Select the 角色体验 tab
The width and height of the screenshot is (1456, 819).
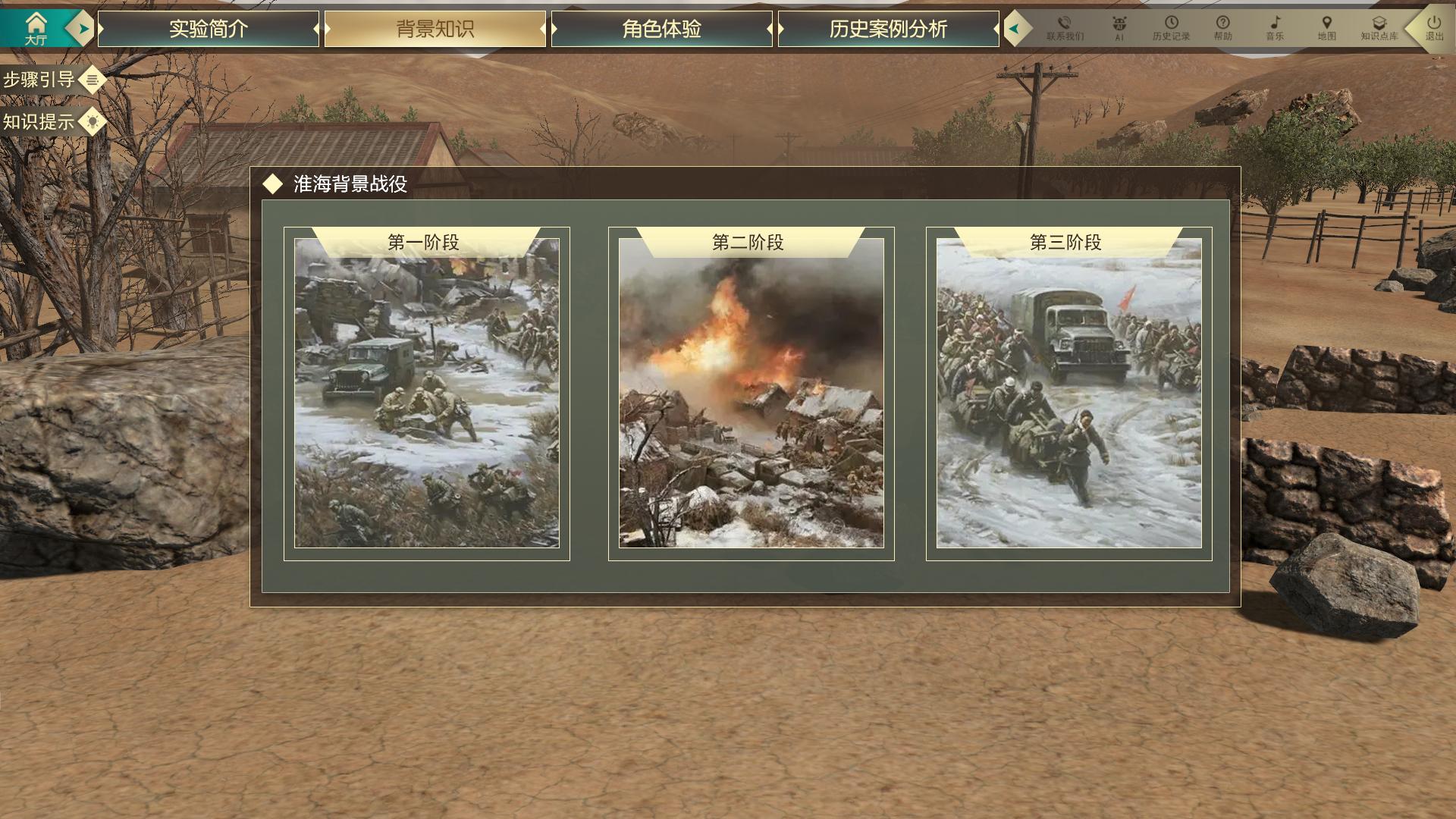coord(661,29)
